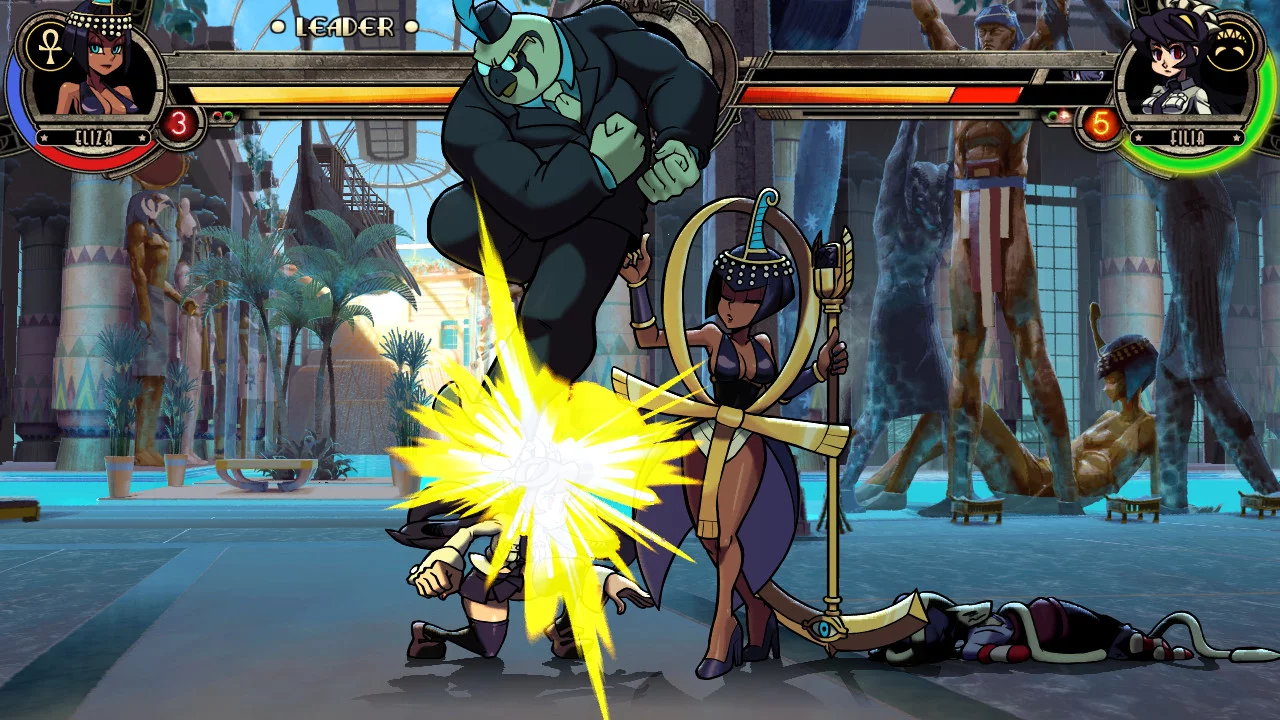Select the ELIZA nameplate banner

[x=96, y=137]
